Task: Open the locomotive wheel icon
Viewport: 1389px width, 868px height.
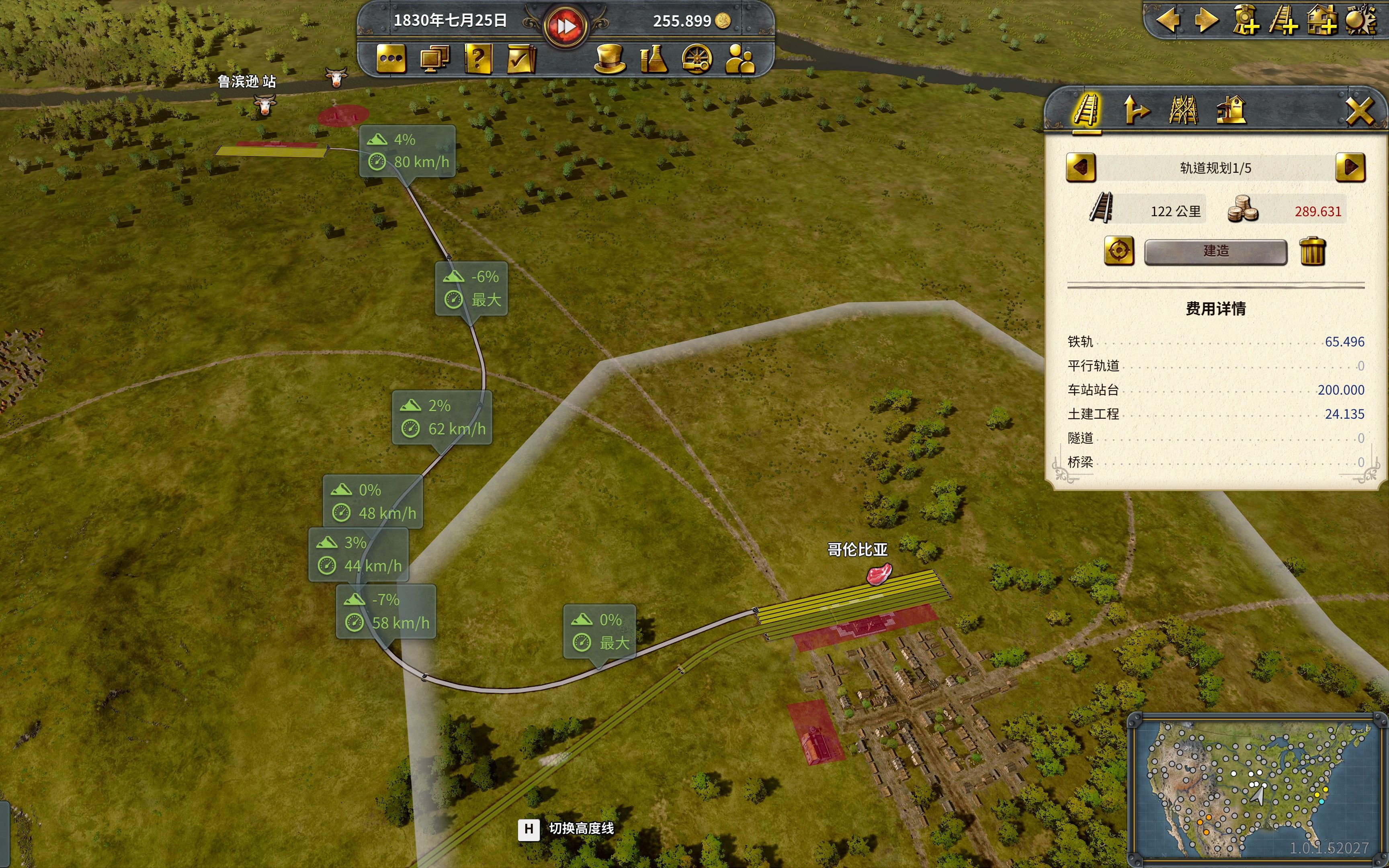Action: 697,59
